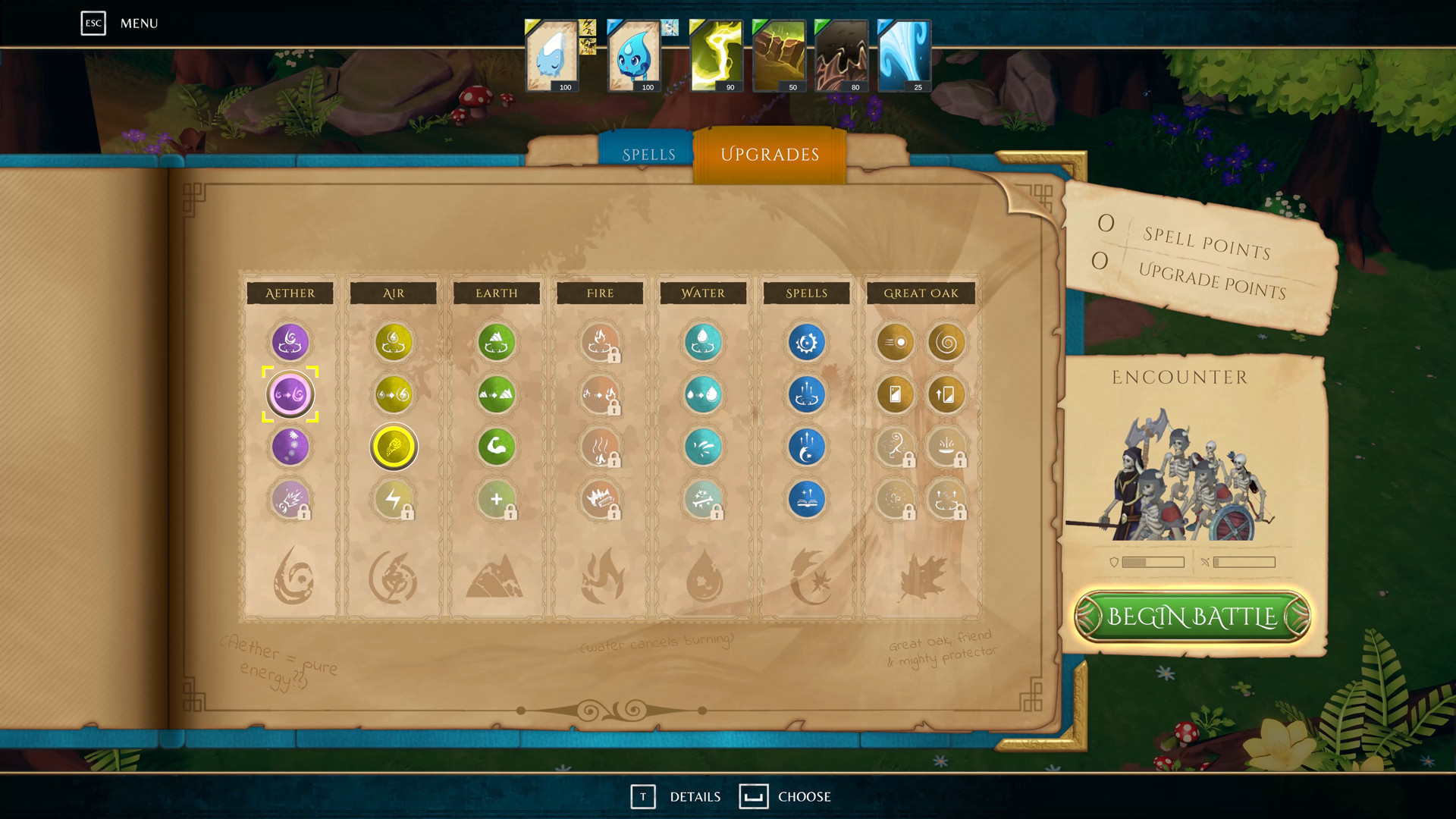The height and width of the screenshot is (819, 1456).
Task: Select the Great Oak spiral upgrade
Action: click(x=946, y=342)
